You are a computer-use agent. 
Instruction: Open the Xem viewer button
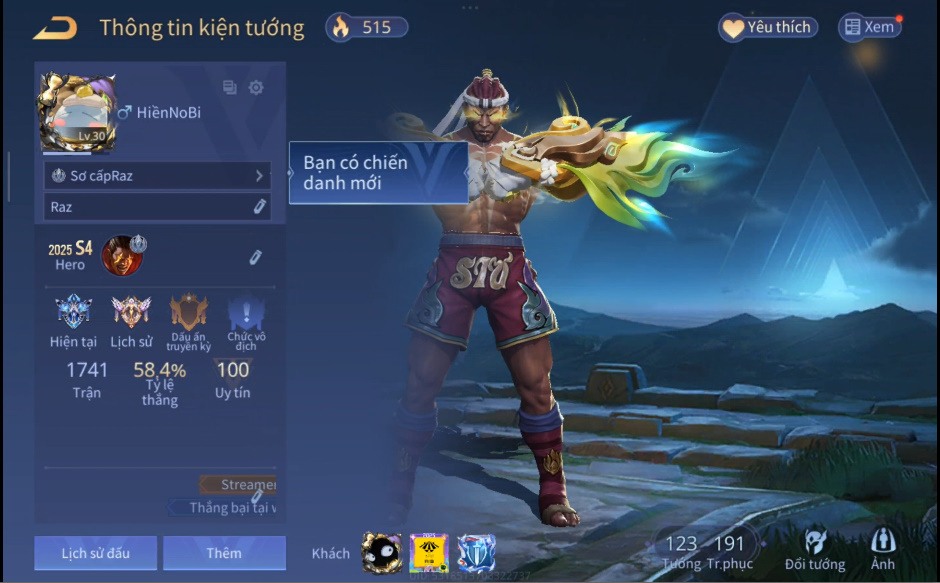(x=869, y=28)
